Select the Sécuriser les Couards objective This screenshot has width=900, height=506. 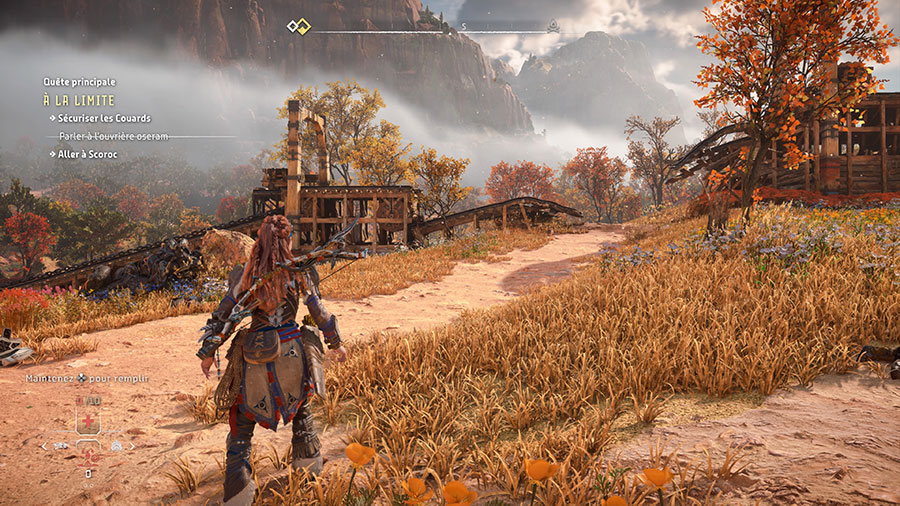tap(103, 118)
